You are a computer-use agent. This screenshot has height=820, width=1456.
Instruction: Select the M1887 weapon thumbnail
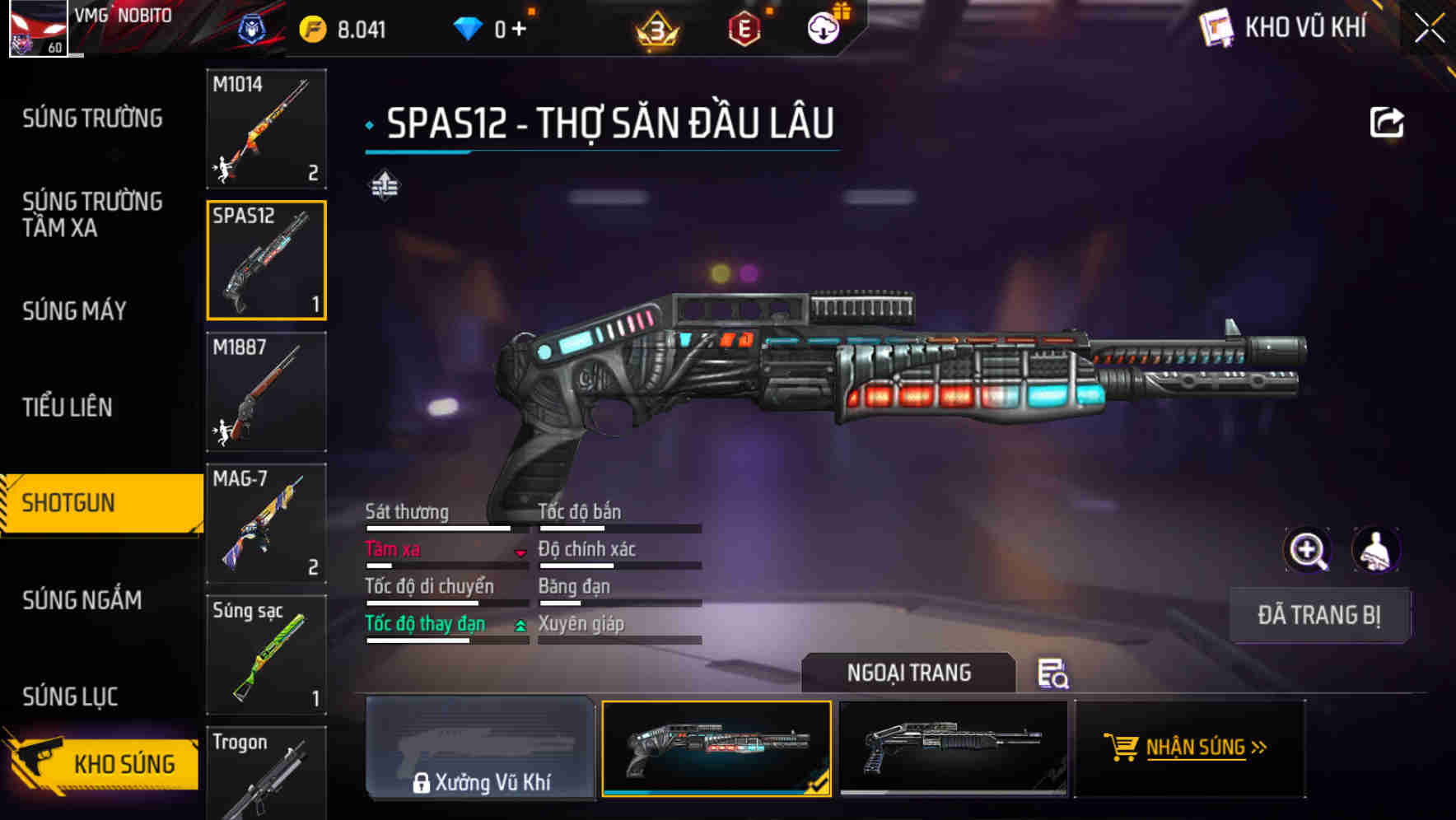tap(265, 393)
